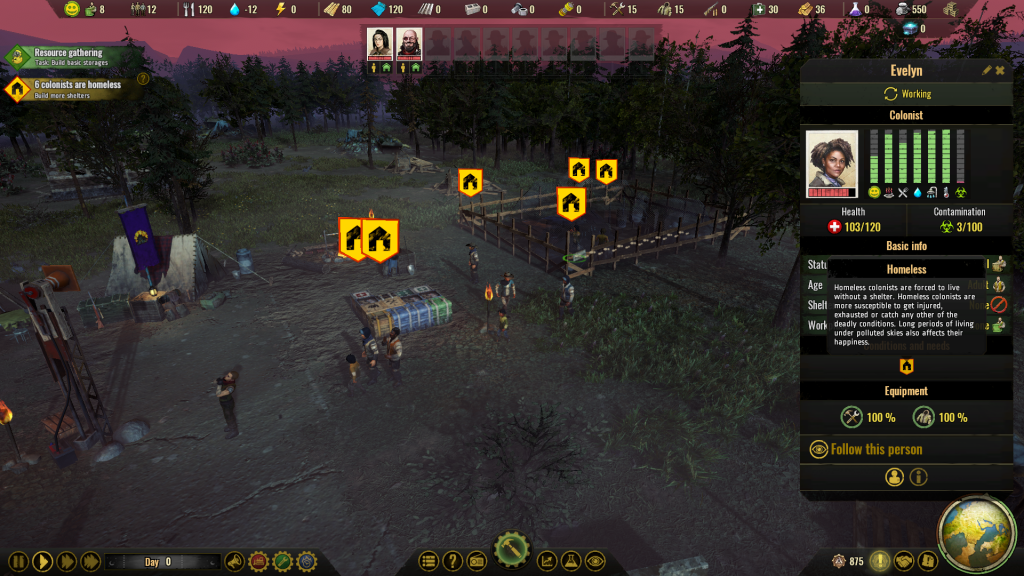
Task: Set the game to fast-forward speed
Action: [66, 562]
